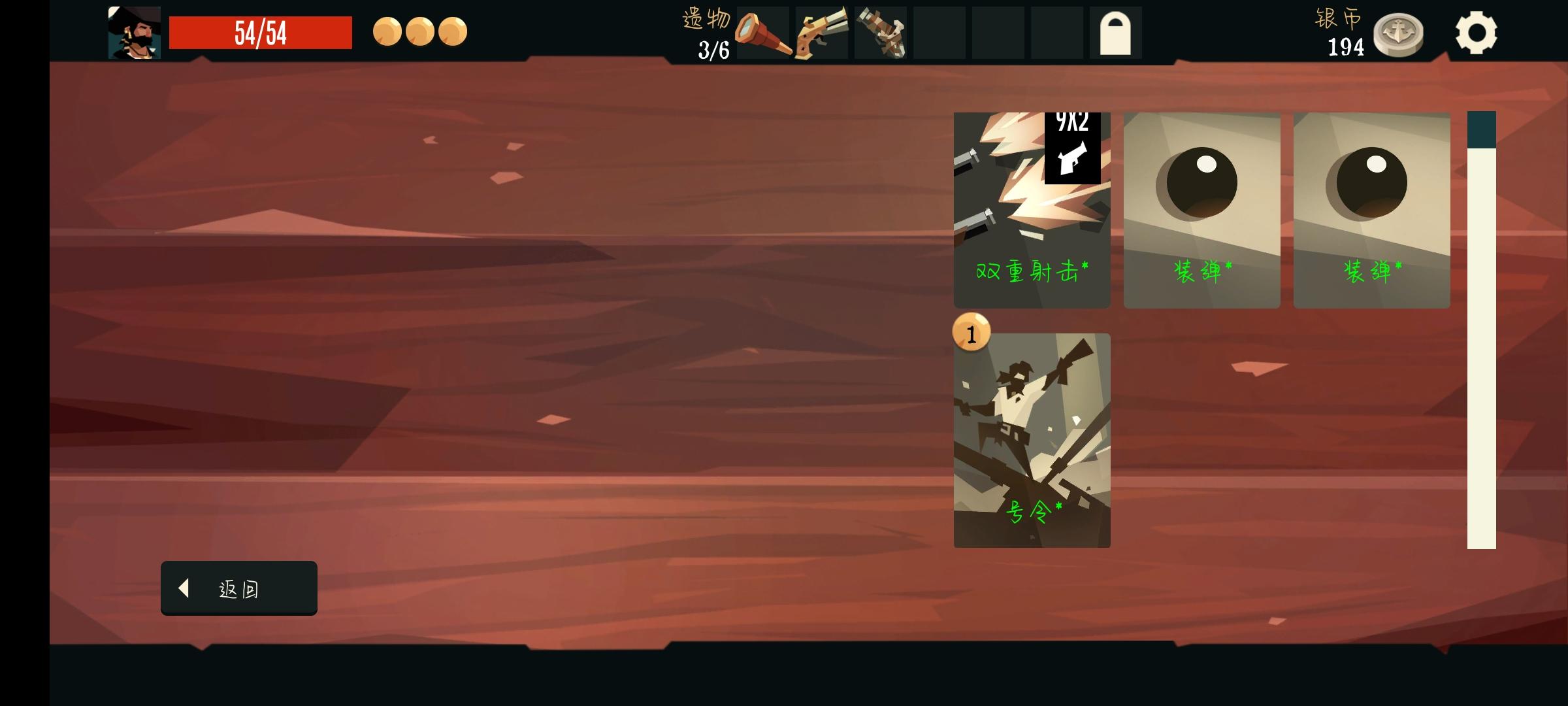This screenshot has width=1568, height=706.
Task: Click the health bar showing 54/54
Action: (x=260, y=33)
